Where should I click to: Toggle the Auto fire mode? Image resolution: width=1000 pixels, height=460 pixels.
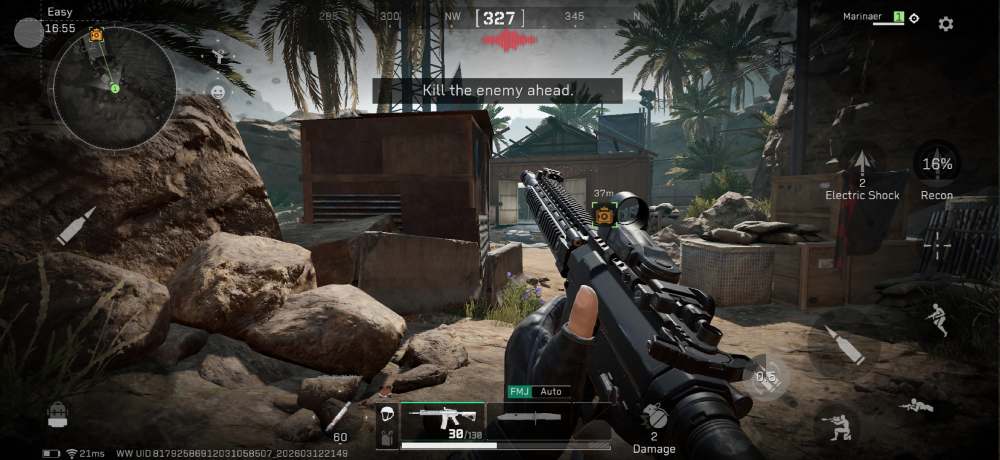551,392
